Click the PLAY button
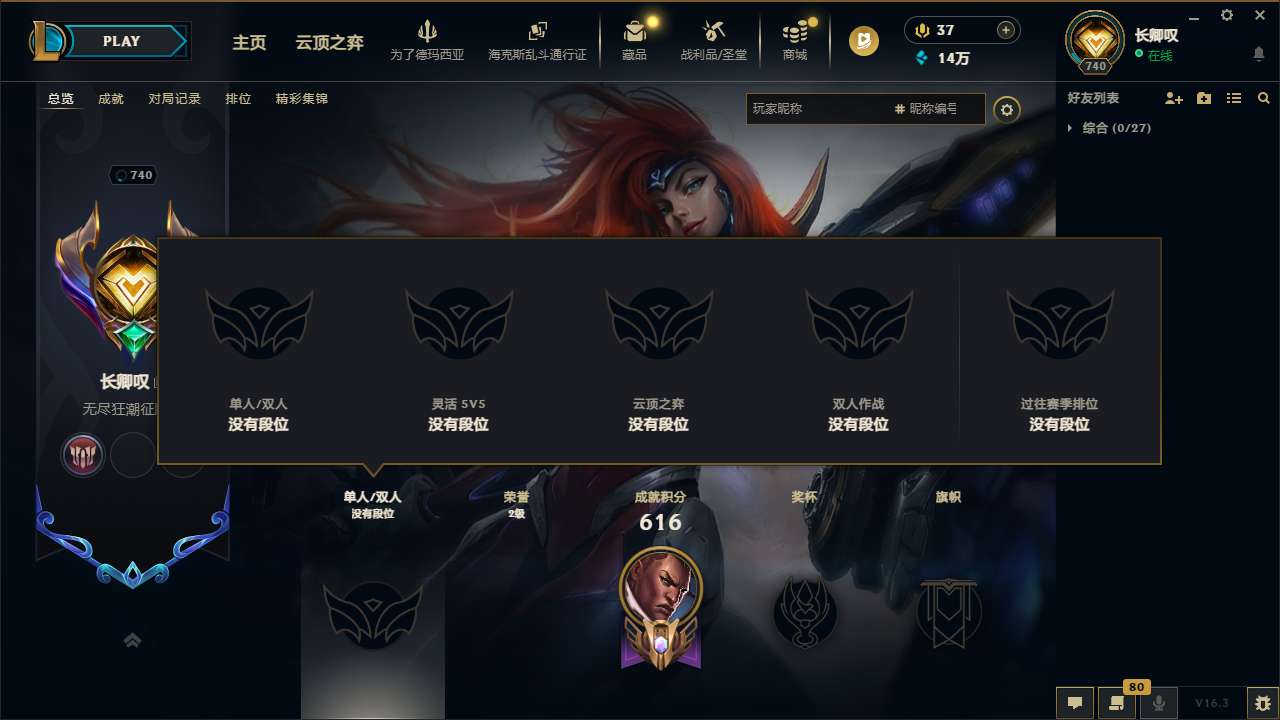1280x720 pixels. coord(122,41)
